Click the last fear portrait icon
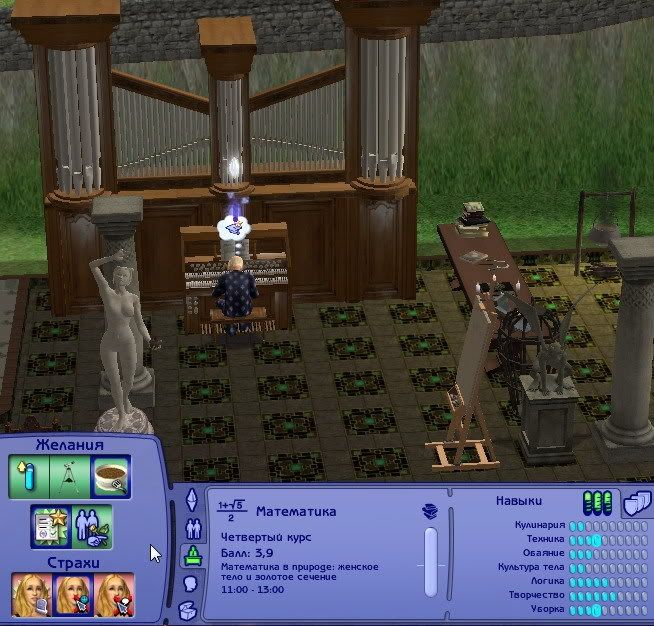The height and width of the screenshot is (626, 654). tap(114, 595)
